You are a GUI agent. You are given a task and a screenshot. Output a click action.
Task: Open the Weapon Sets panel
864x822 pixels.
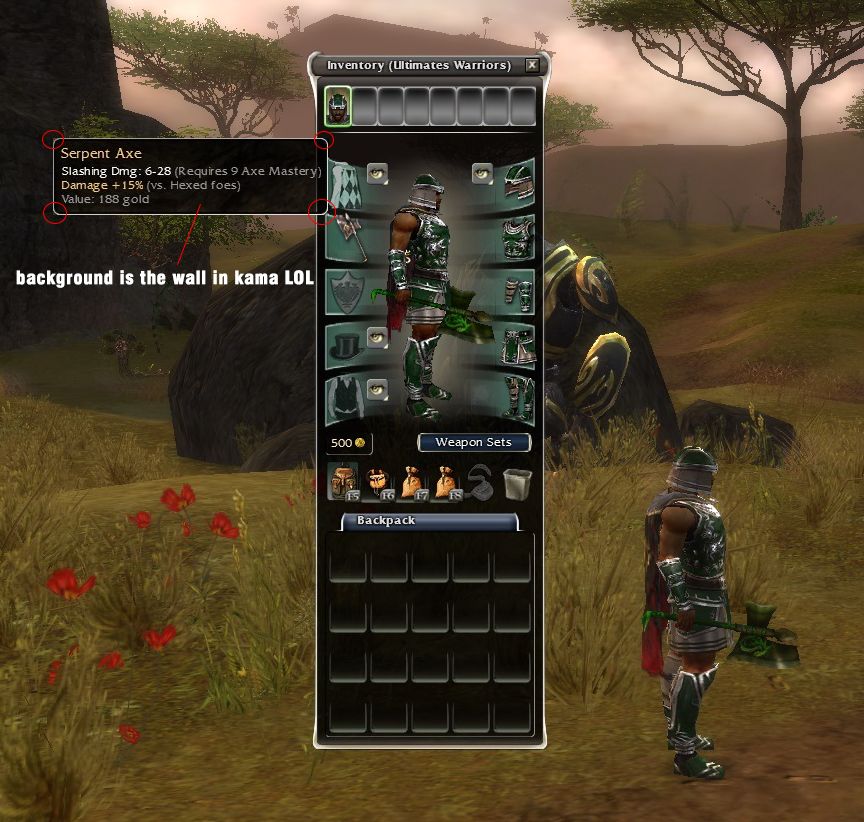pos(473,442)
